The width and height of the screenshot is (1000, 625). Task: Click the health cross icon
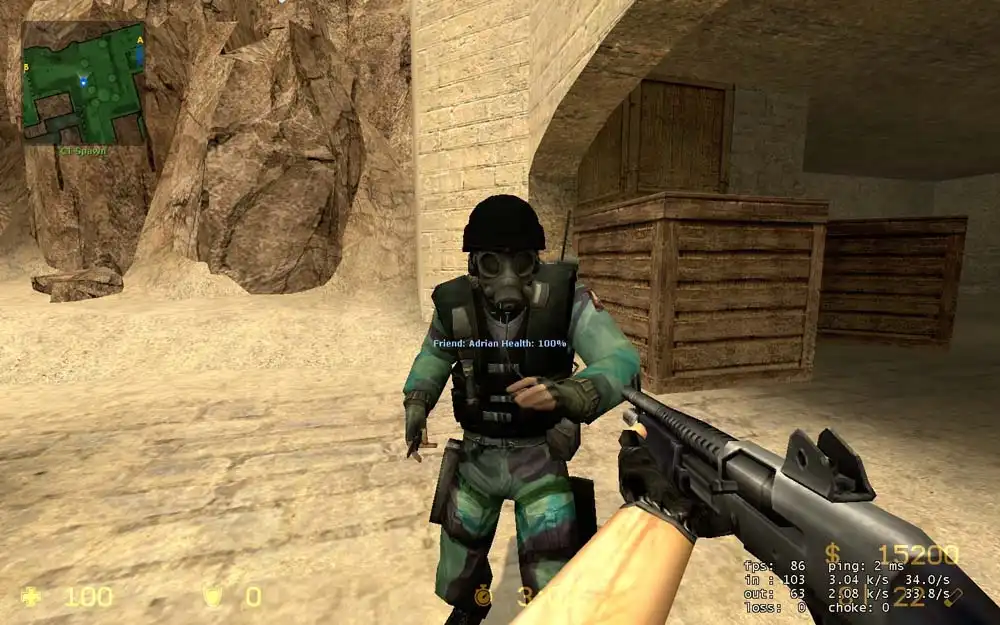33,597
